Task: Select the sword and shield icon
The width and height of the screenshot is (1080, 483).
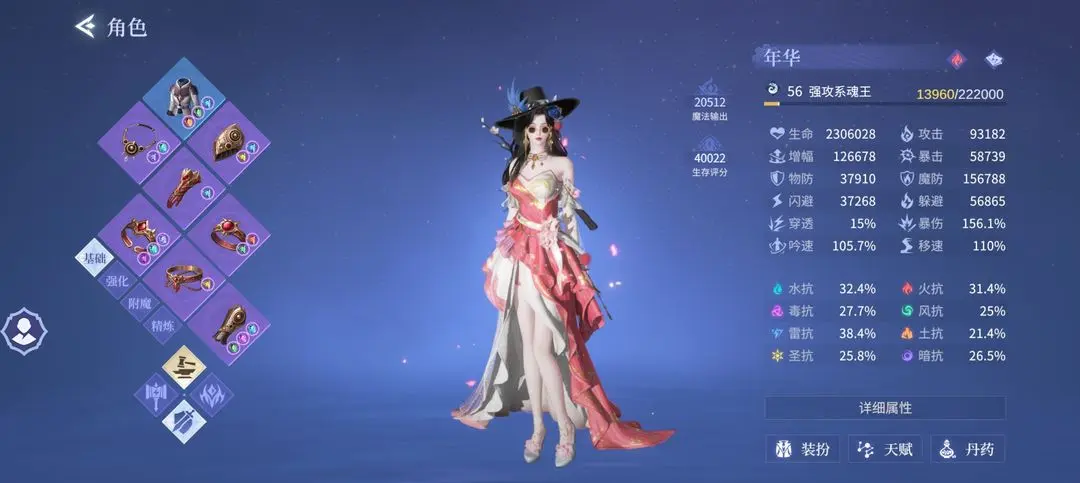Action: 184,421
